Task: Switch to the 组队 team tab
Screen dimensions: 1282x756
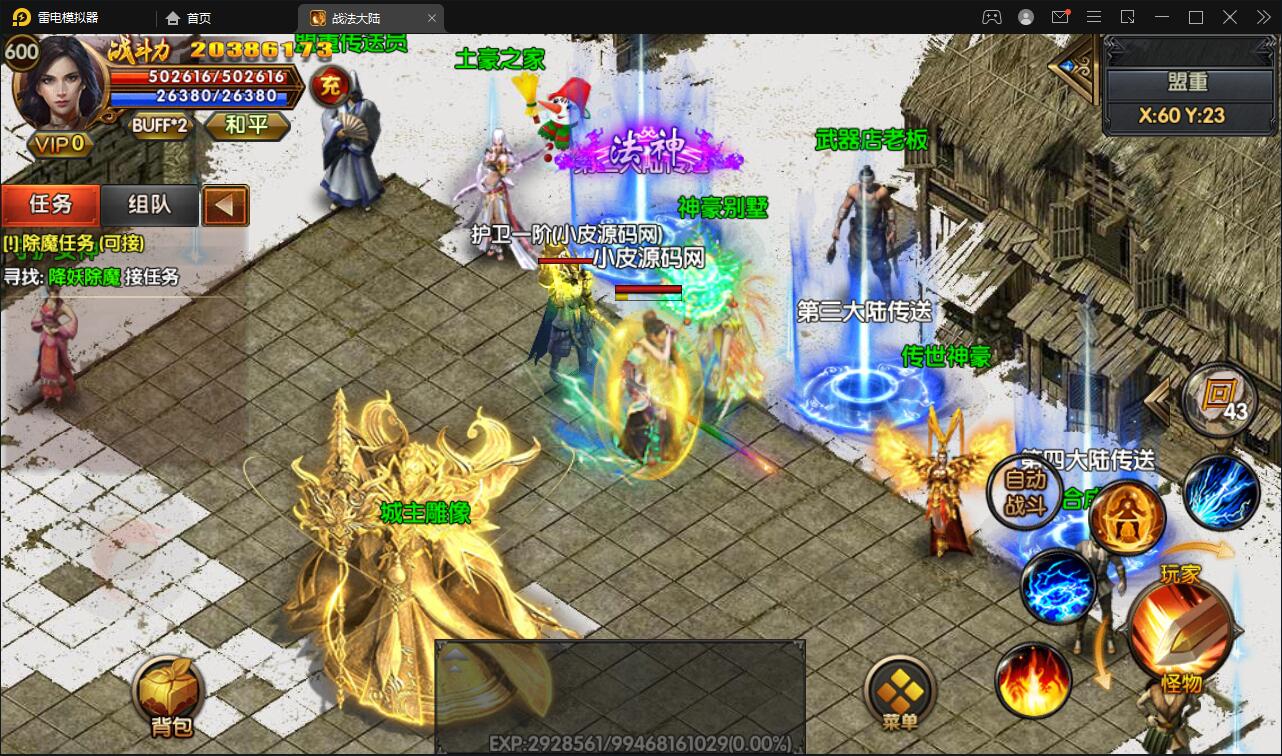Action: 150,205
